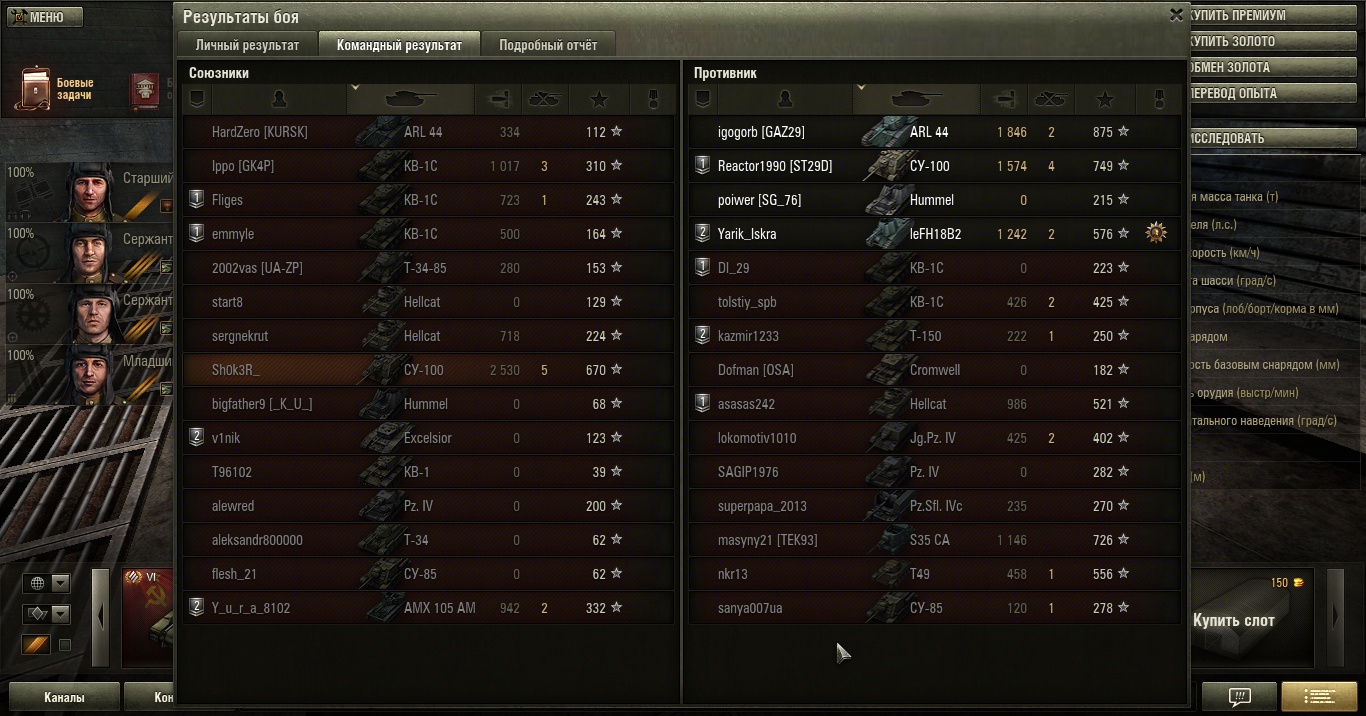Buy a garage slot with Купить слот
Viewport: 1366px width, 716px height.
[x=1233, y=620]
